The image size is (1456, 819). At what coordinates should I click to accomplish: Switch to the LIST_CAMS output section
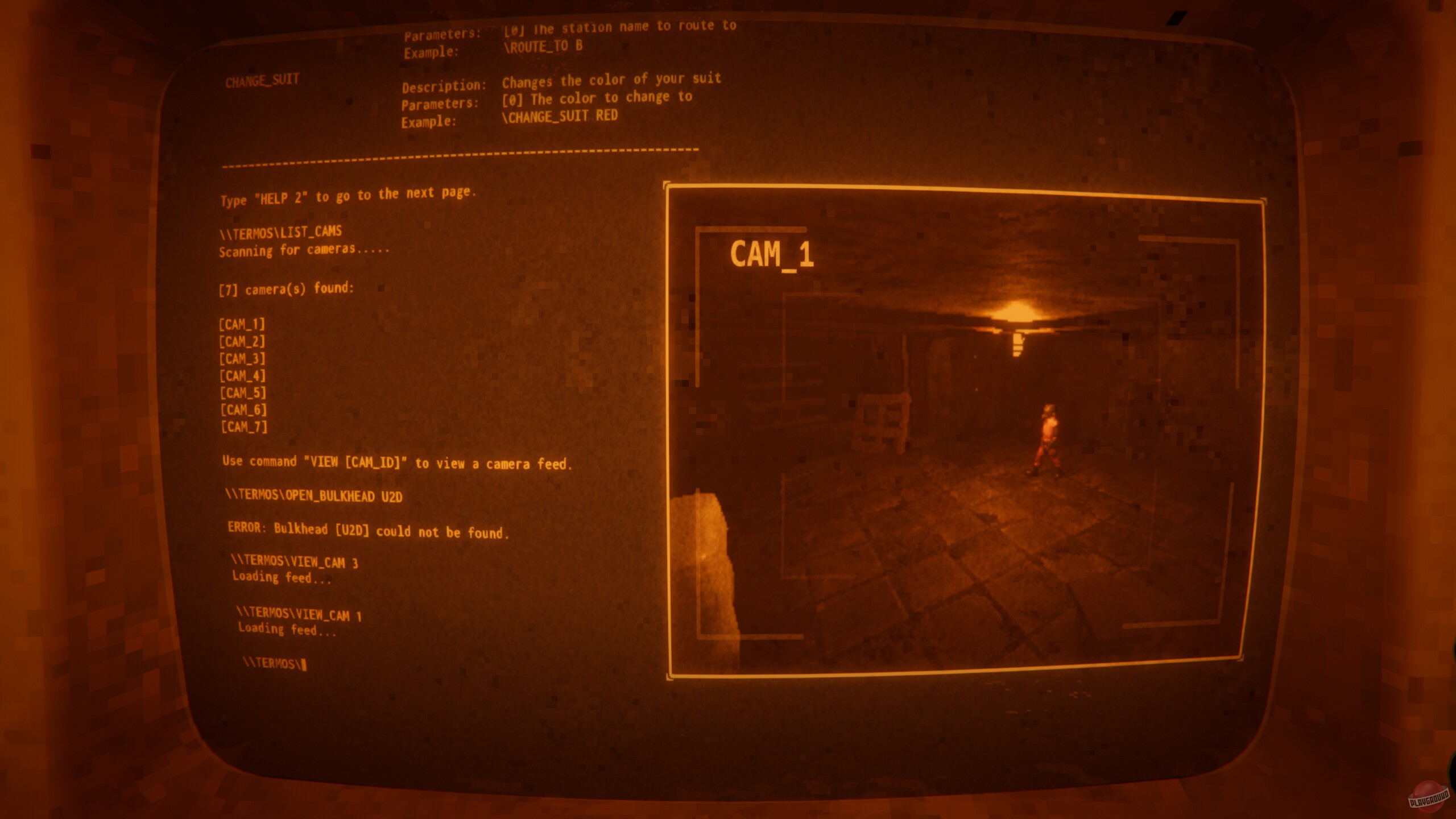(x=280, y=231)
